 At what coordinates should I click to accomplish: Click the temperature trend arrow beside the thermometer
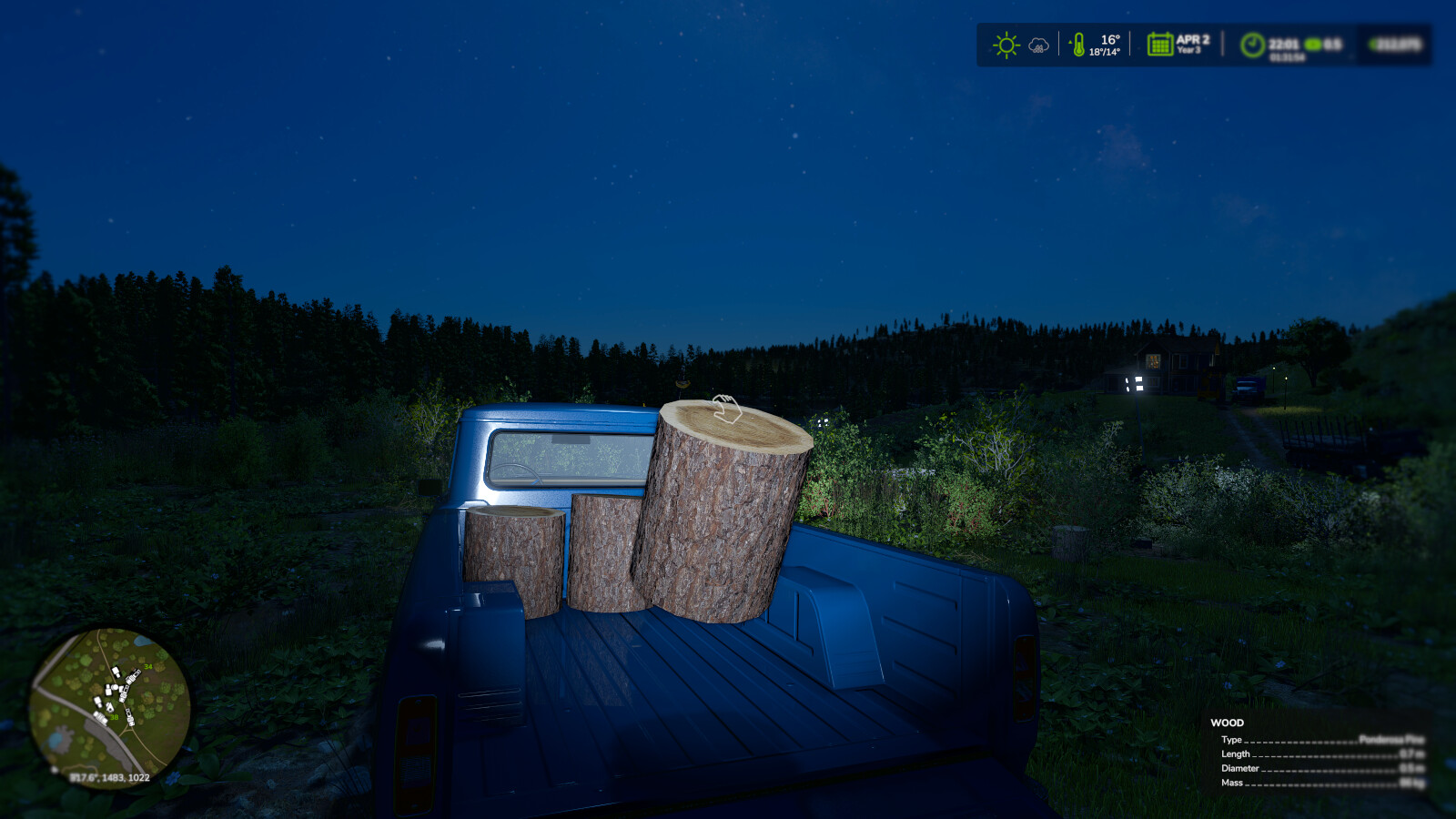pyautogui.click(x=1069, y=40)
